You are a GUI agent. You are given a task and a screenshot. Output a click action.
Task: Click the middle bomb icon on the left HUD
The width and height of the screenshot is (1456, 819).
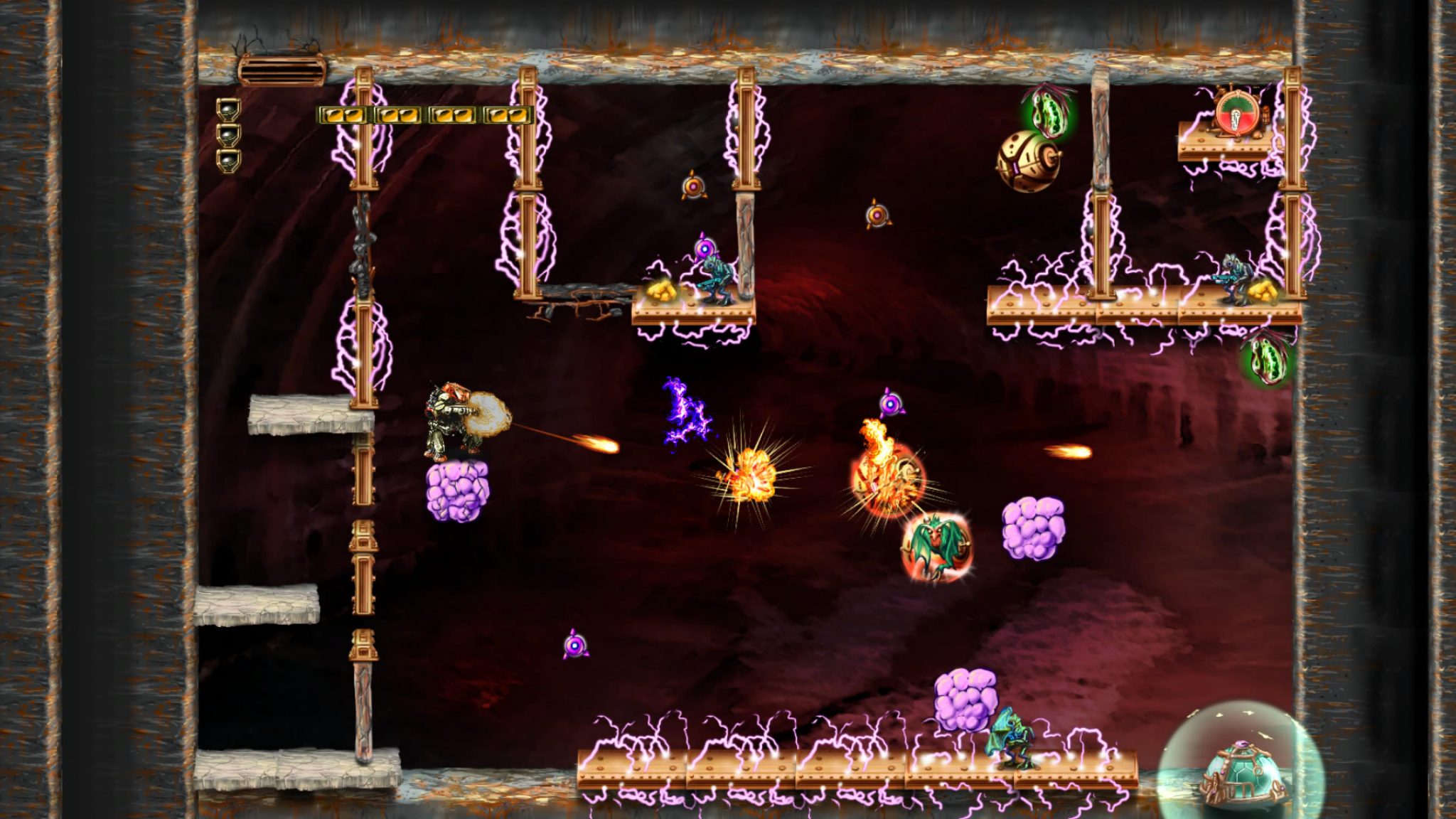tap(227, 137)
